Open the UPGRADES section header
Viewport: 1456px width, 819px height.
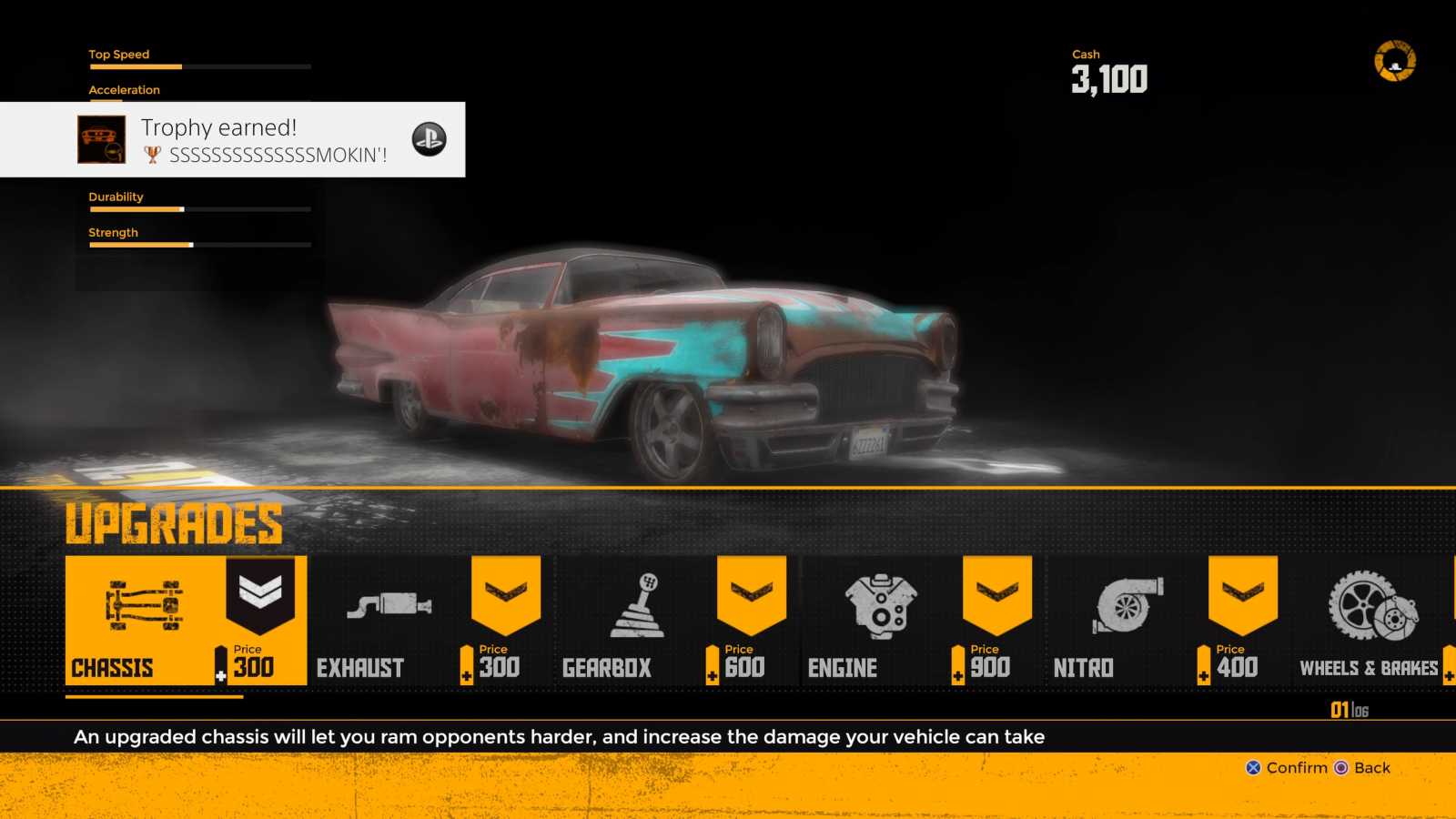tap(176, 523)
